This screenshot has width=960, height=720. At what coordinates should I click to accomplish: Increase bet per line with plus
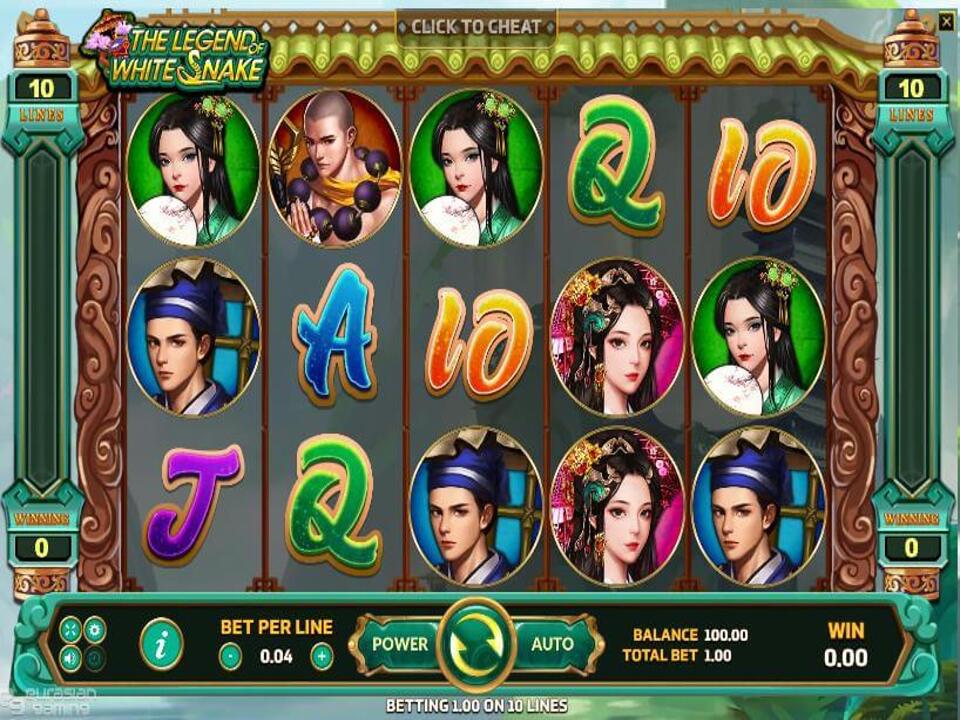(x=322, y=657)
